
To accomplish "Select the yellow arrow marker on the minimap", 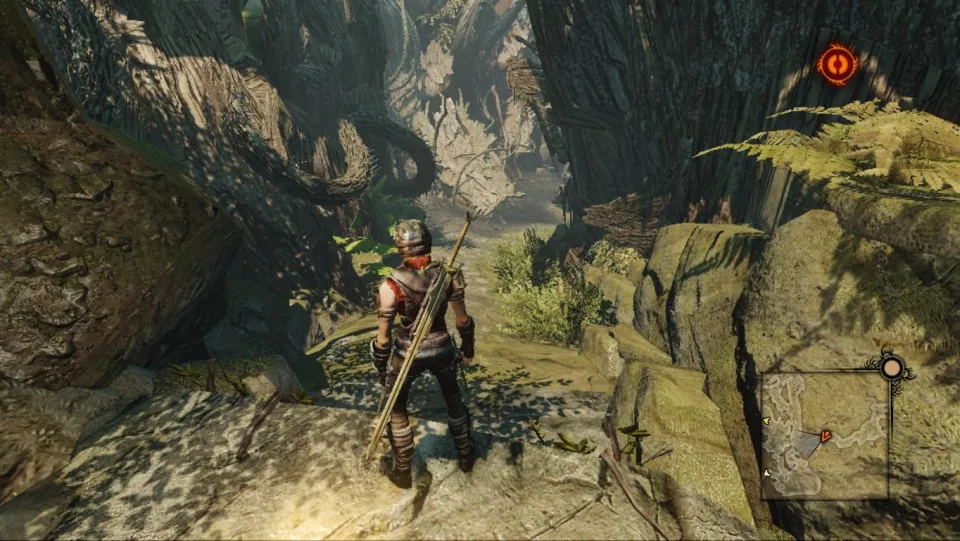I will point(765,421).
